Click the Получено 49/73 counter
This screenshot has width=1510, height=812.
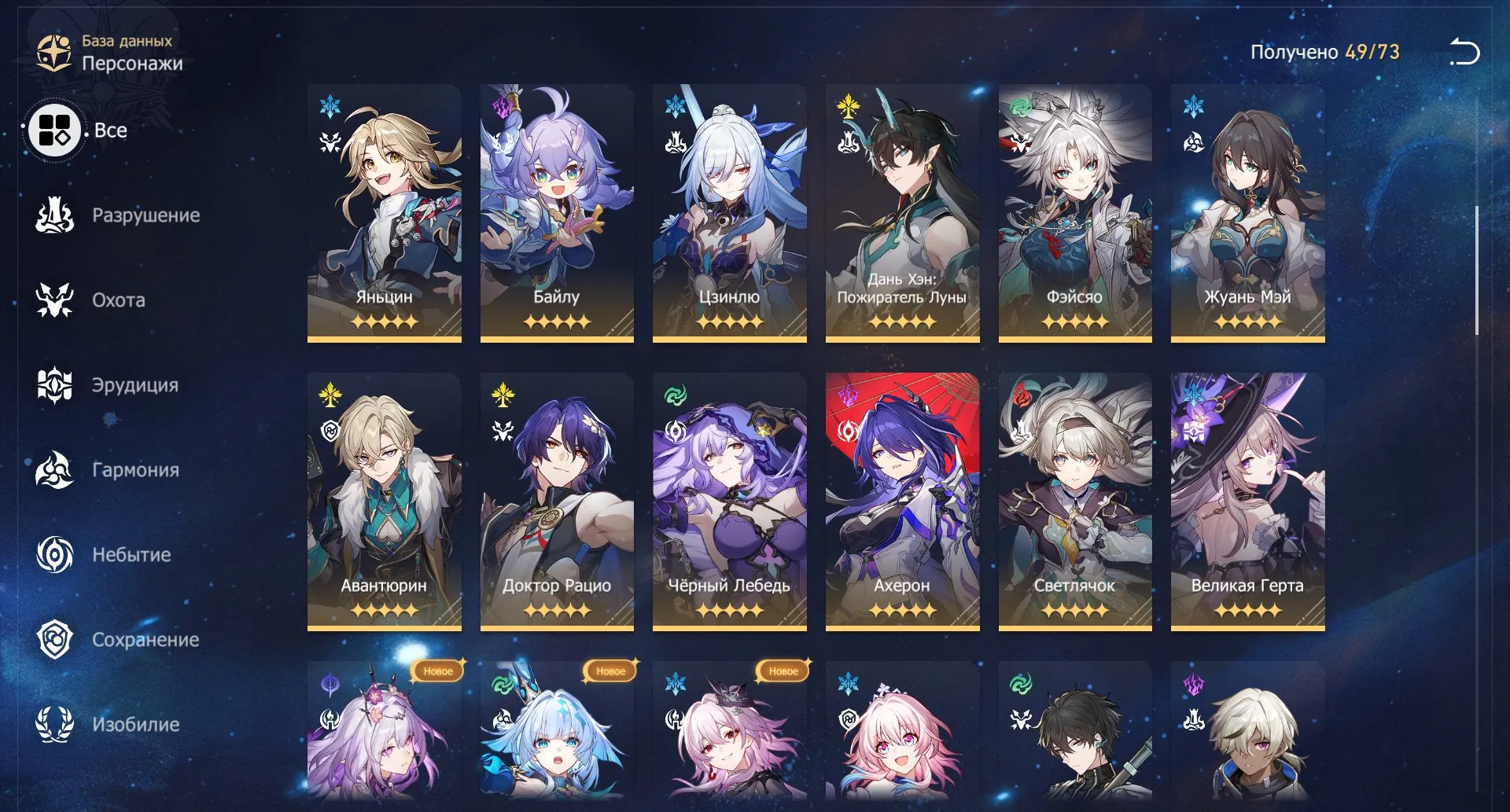point(1326,53)
